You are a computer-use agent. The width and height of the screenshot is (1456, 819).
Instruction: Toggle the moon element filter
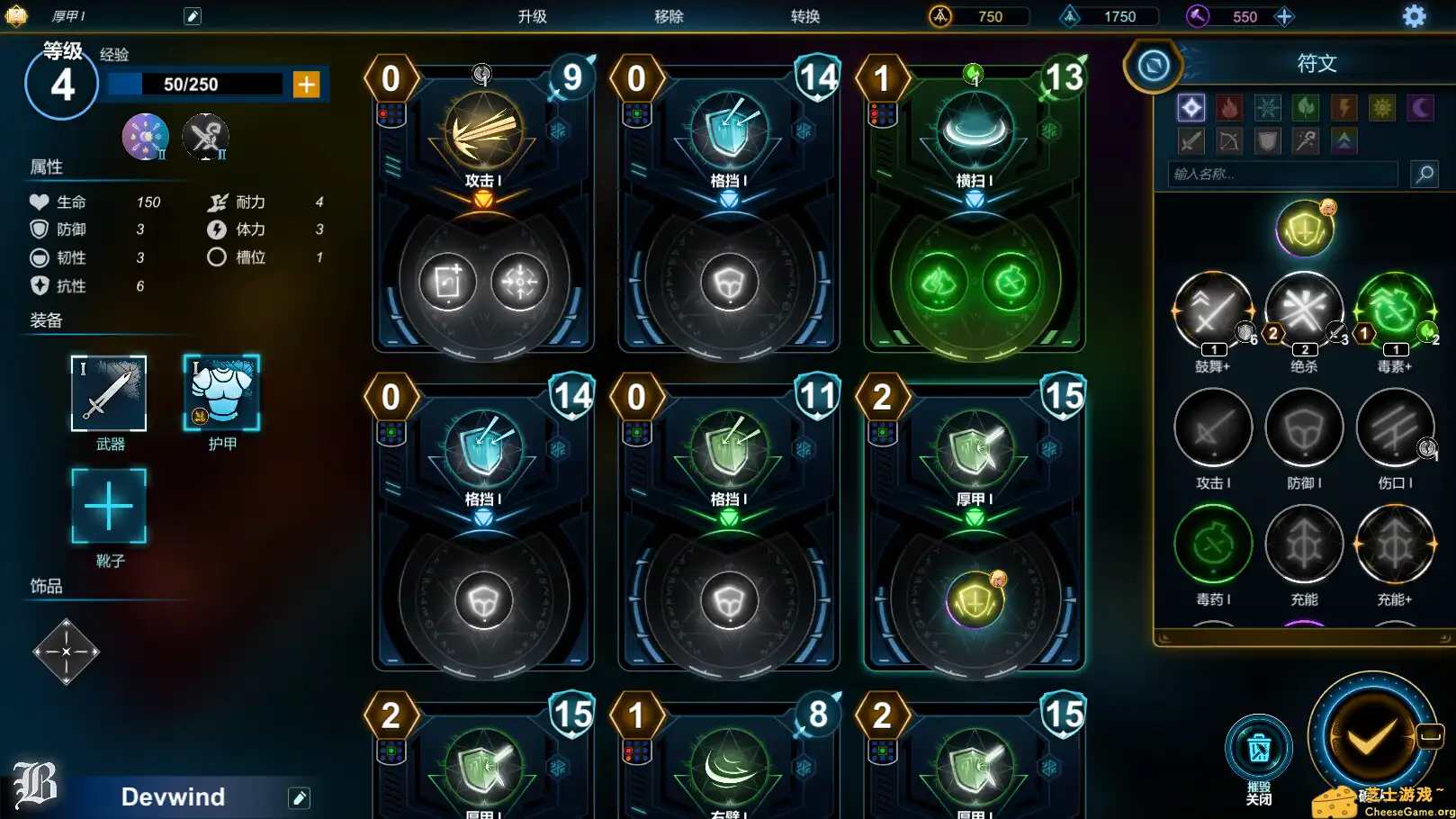1420,107
